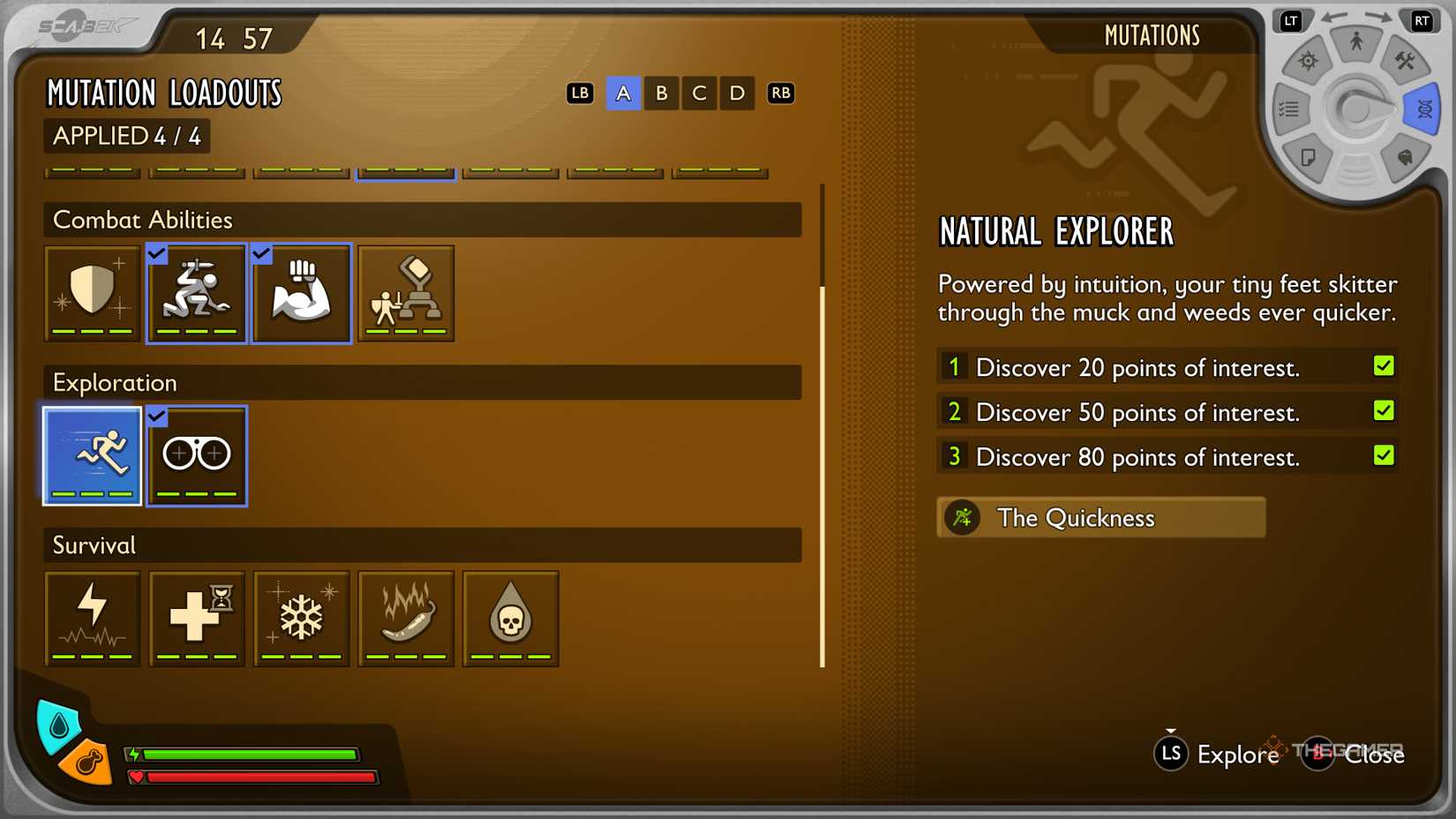Click the lightning bolt Survival mutation
The image size is (1456, 819).
tap(92, 618)
